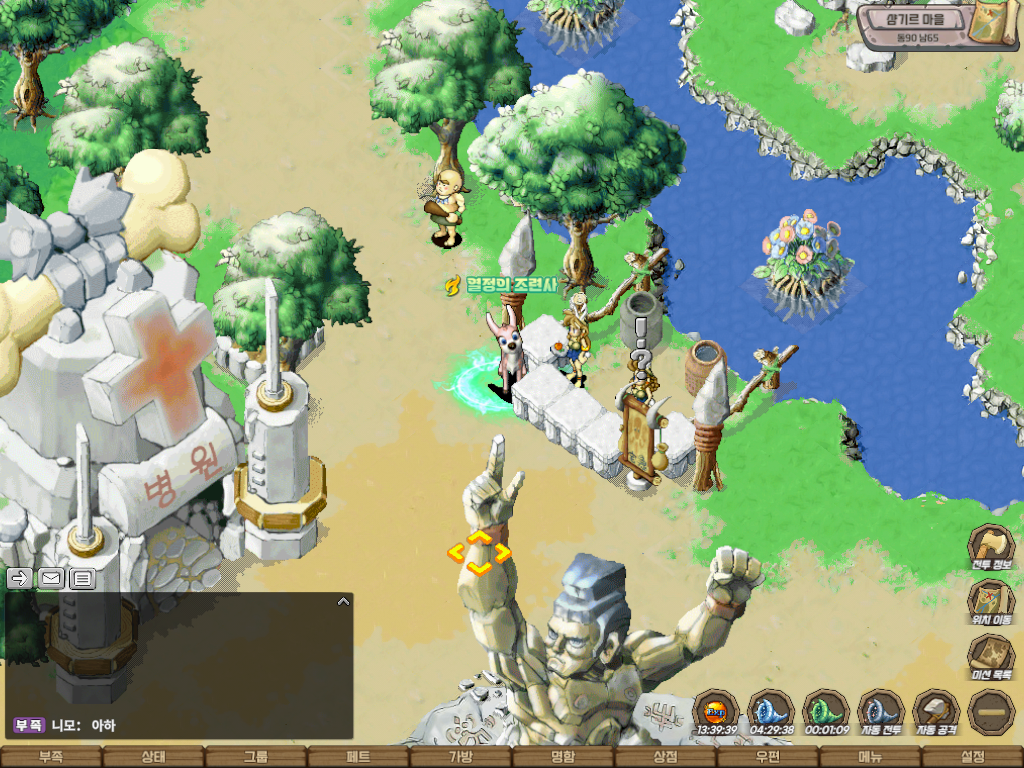Collapse the icon bar with minus button
The image size is (1024, 768).
[x=990, y=710]
